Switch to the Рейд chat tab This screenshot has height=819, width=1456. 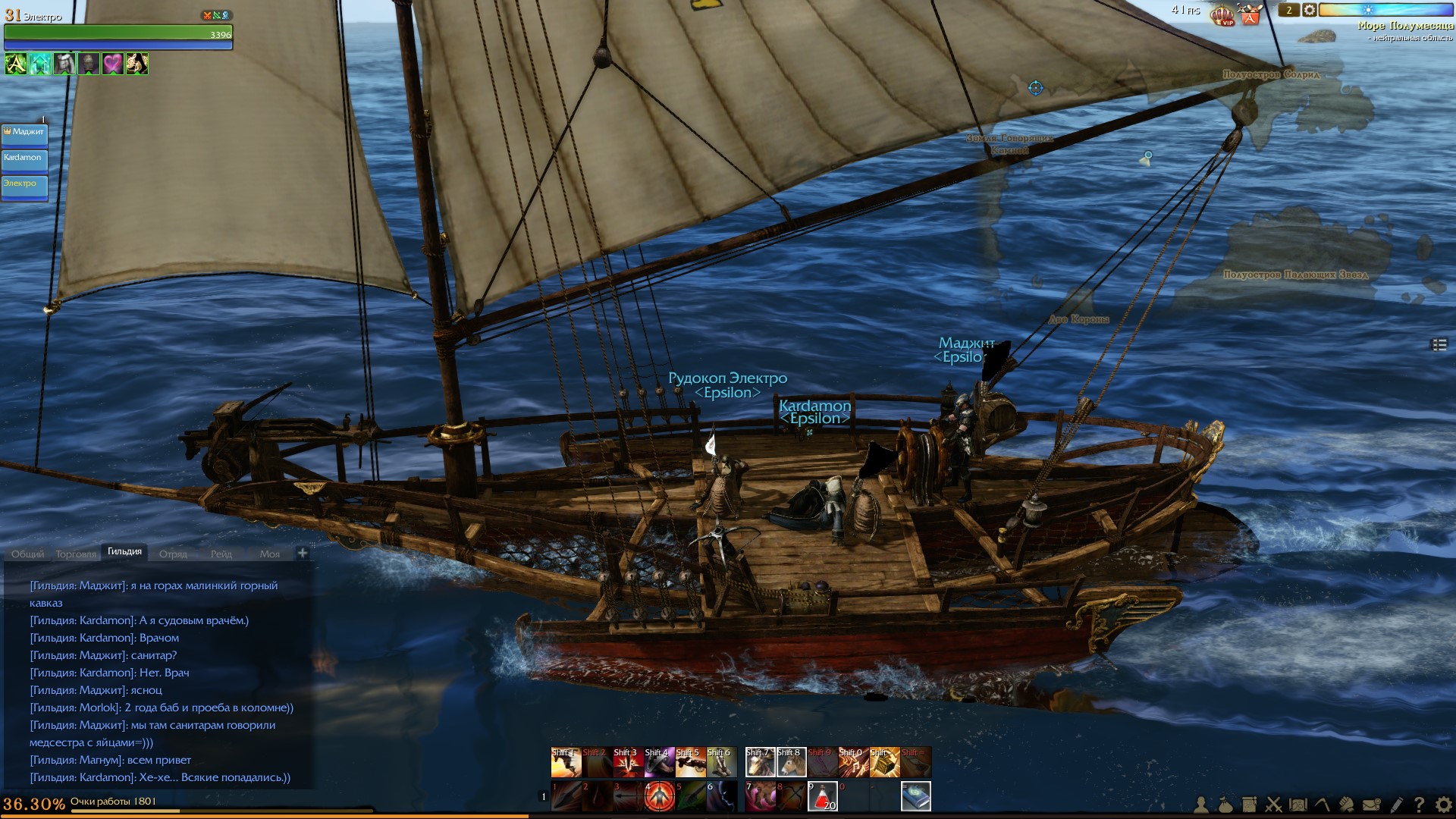click(221, 554)
